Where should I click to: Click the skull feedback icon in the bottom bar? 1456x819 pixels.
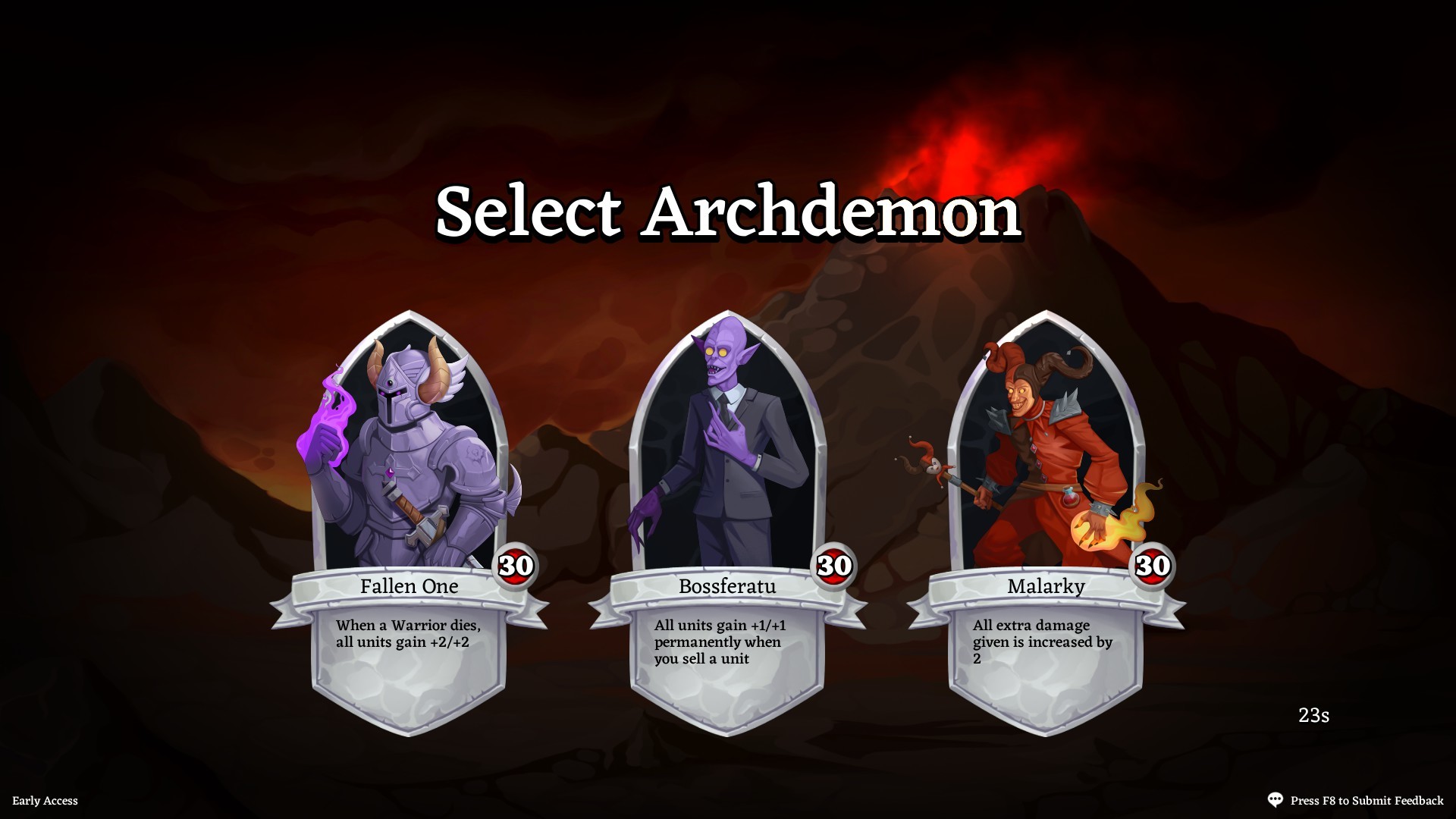pyautogui.click(x=1276, y=799)
